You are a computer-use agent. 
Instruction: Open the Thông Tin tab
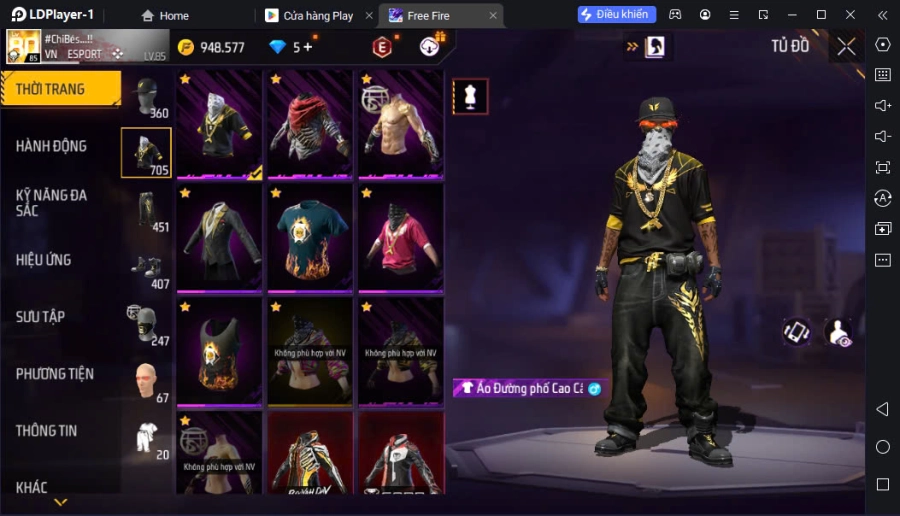[46, 431]
